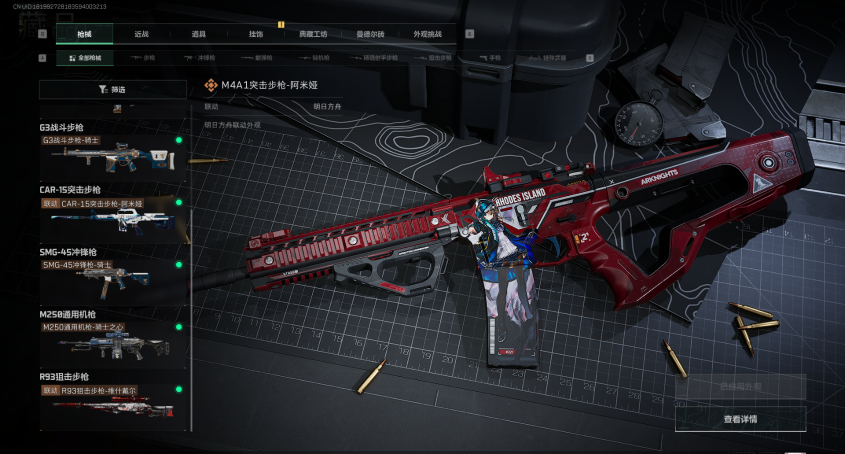Open the 外观挑战 tab
The image size is (845, 454).
427,34
